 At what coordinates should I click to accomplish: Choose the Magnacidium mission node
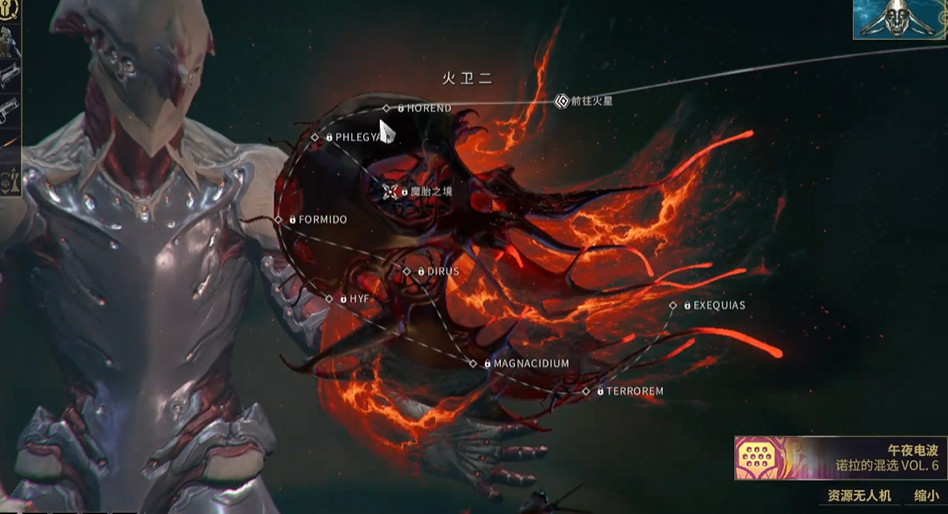[474, 364]
